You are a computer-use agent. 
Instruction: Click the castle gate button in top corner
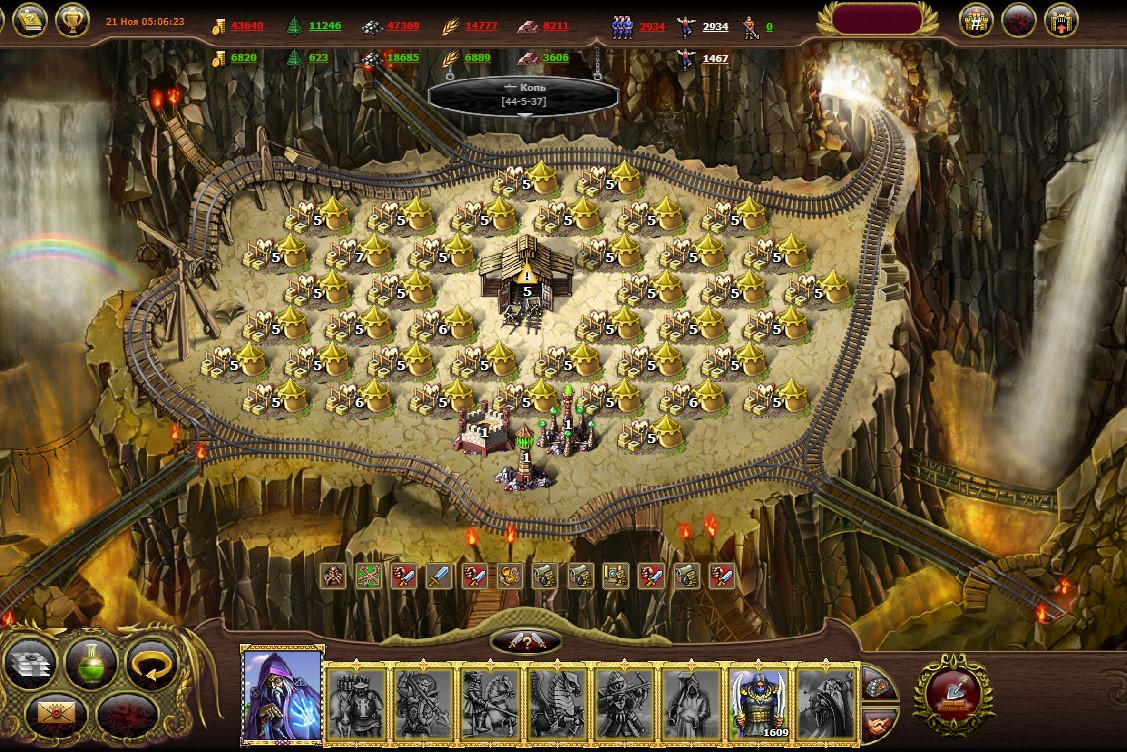[1061, 20]
